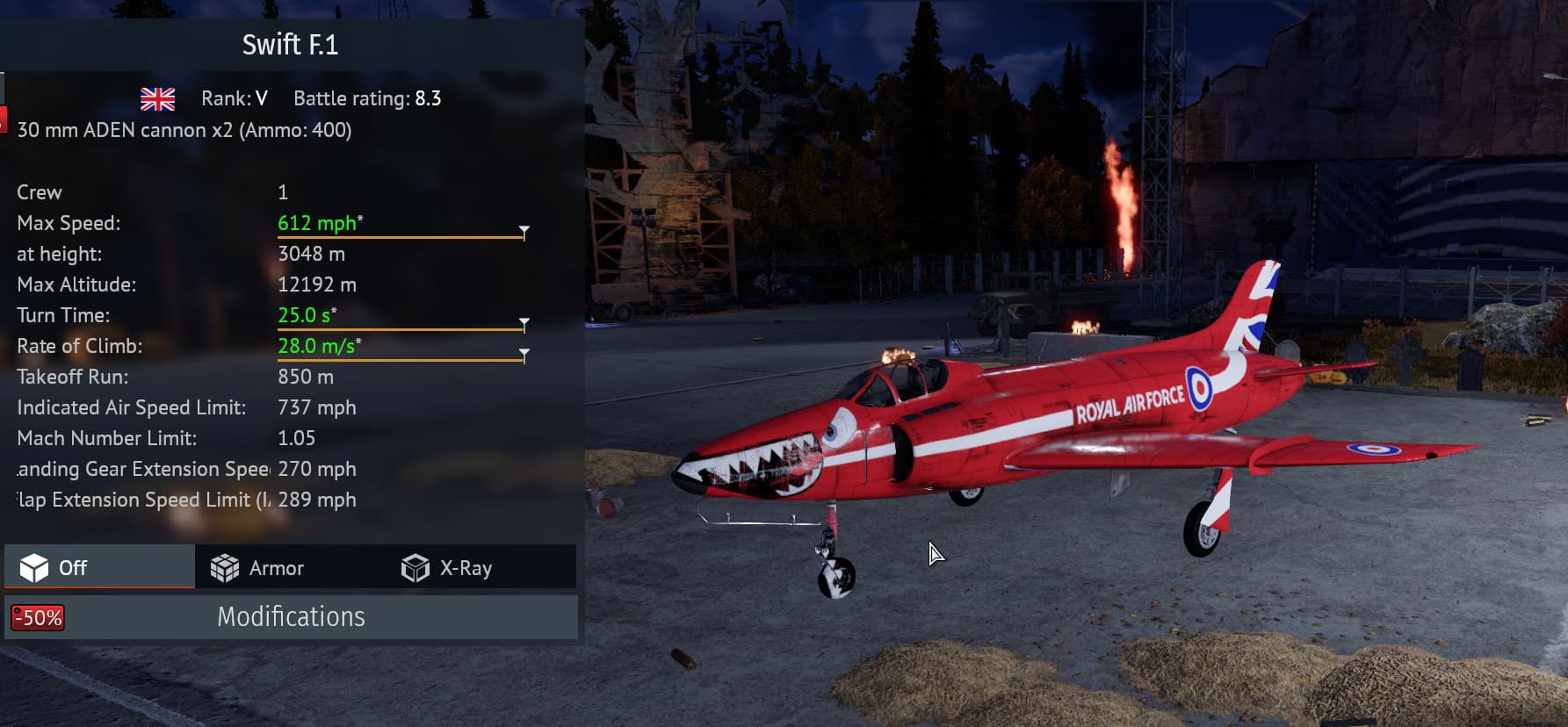
Task: Select the X-Ray view mode
Action: [447, 568]
